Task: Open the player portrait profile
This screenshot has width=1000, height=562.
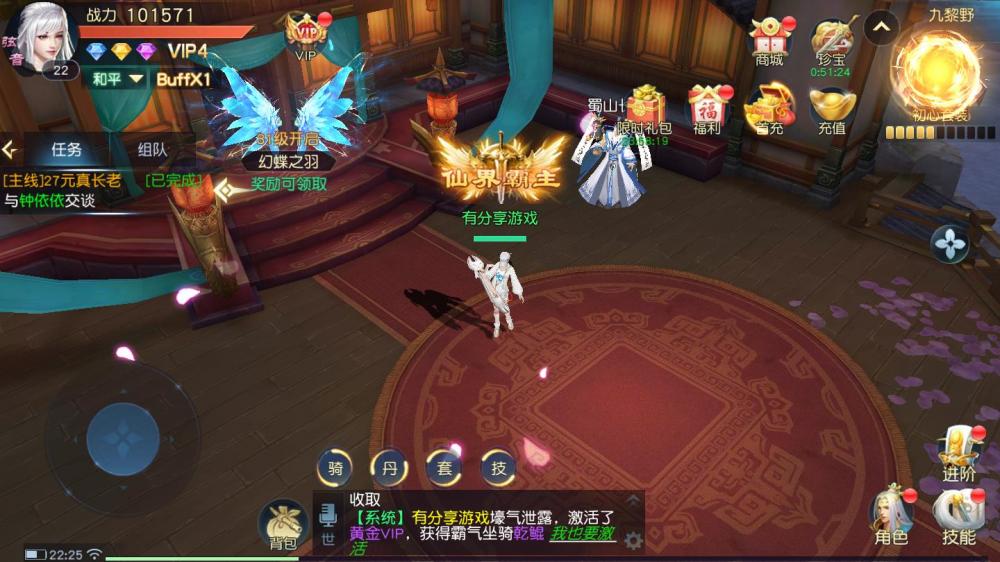Action: (44, 38)
